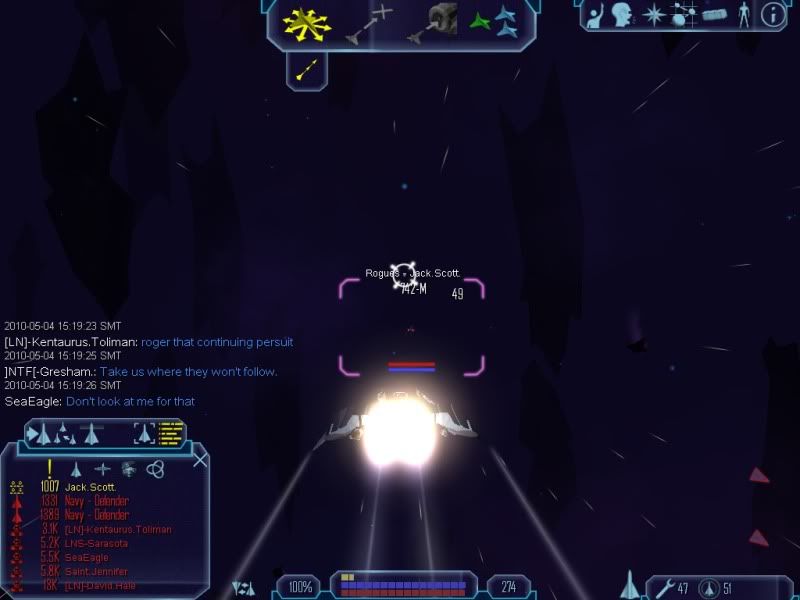This screenshot has height=600, width=800.
Task: Switch to the interlocked rings contact filter
Action: [155, 468]
